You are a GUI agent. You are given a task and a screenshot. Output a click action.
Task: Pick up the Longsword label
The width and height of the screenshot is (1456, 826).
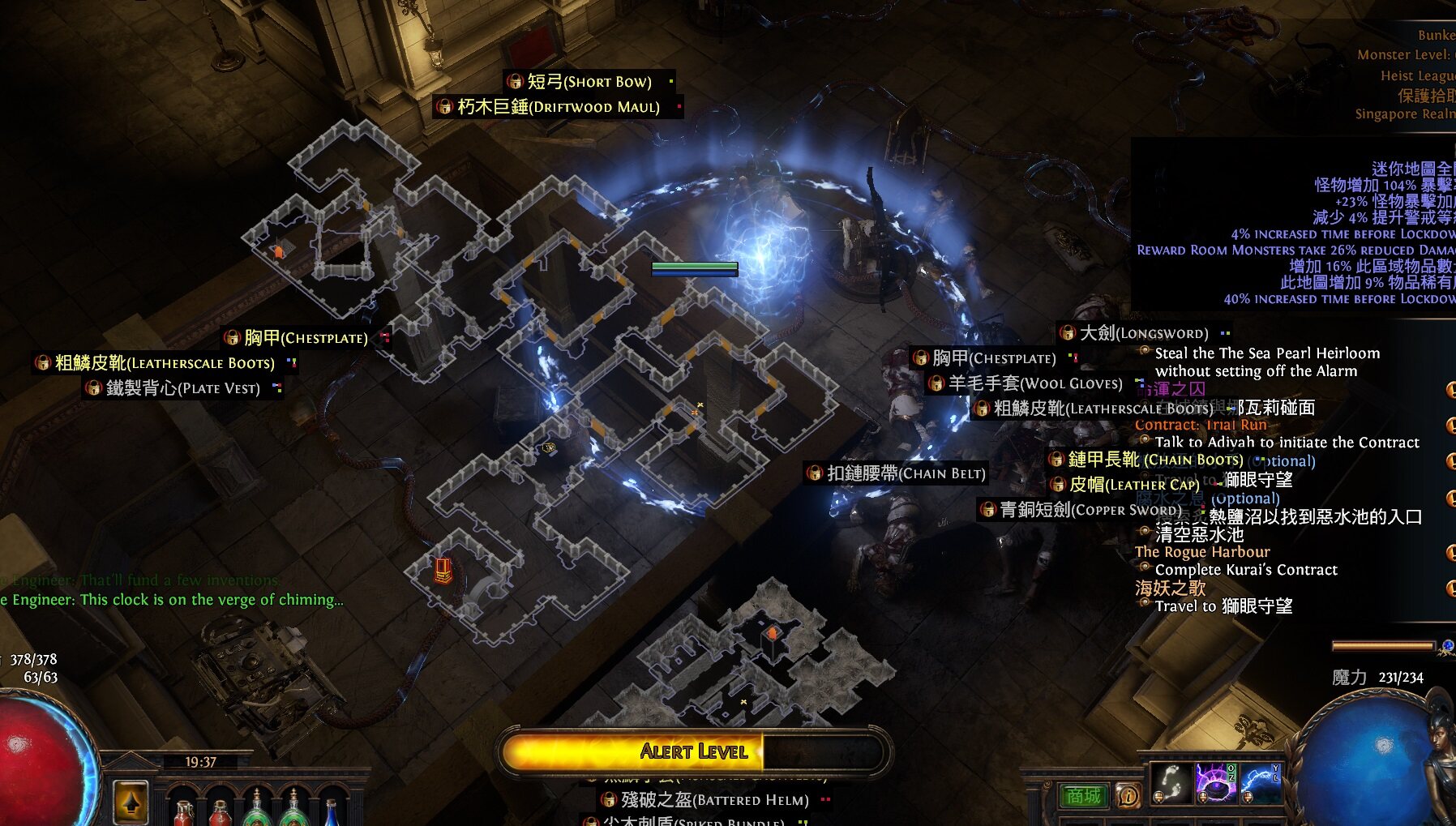coord(1143,333)
